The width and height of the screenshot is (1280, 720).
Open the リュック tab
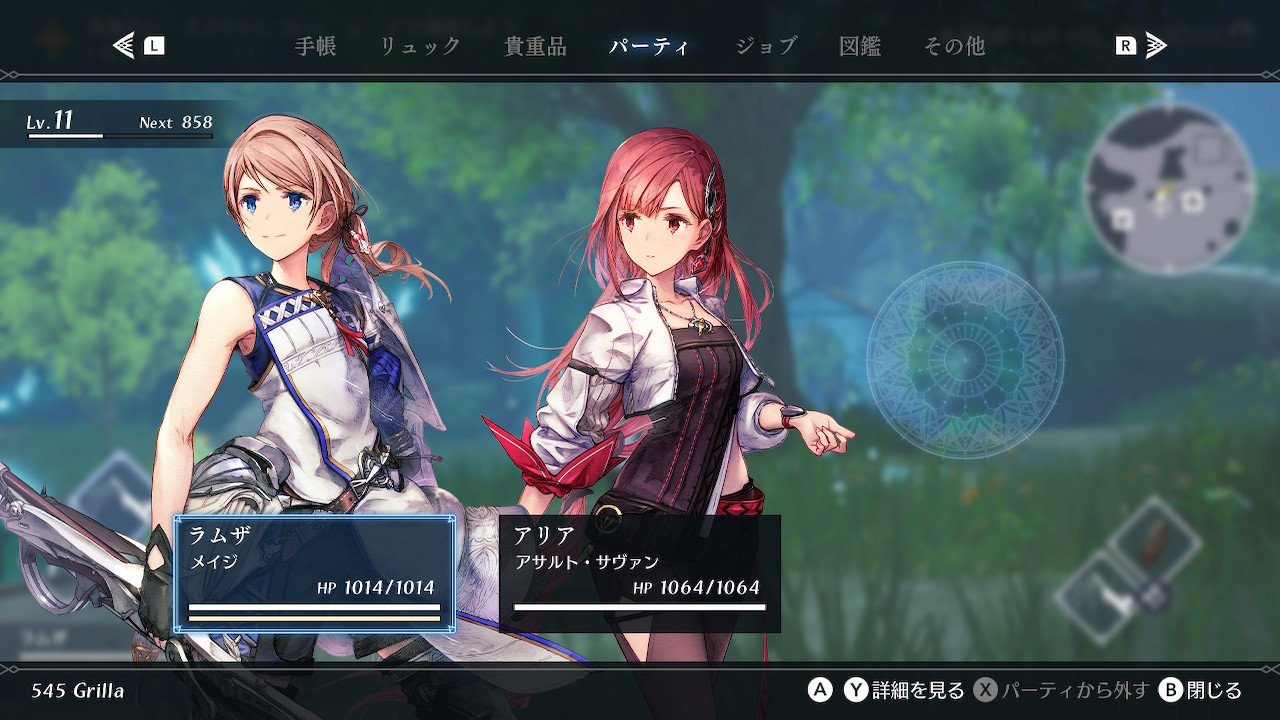click(420, 46)
